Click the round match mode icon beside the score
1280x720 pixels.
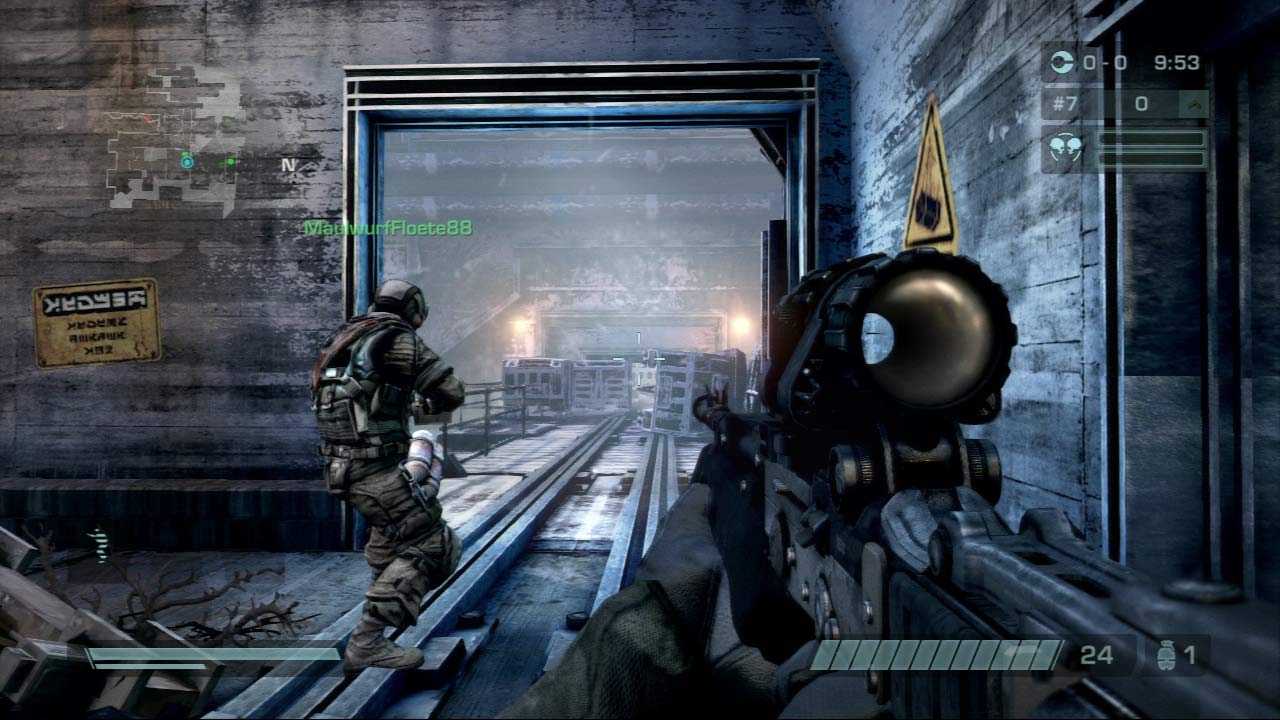point(1063,63)
